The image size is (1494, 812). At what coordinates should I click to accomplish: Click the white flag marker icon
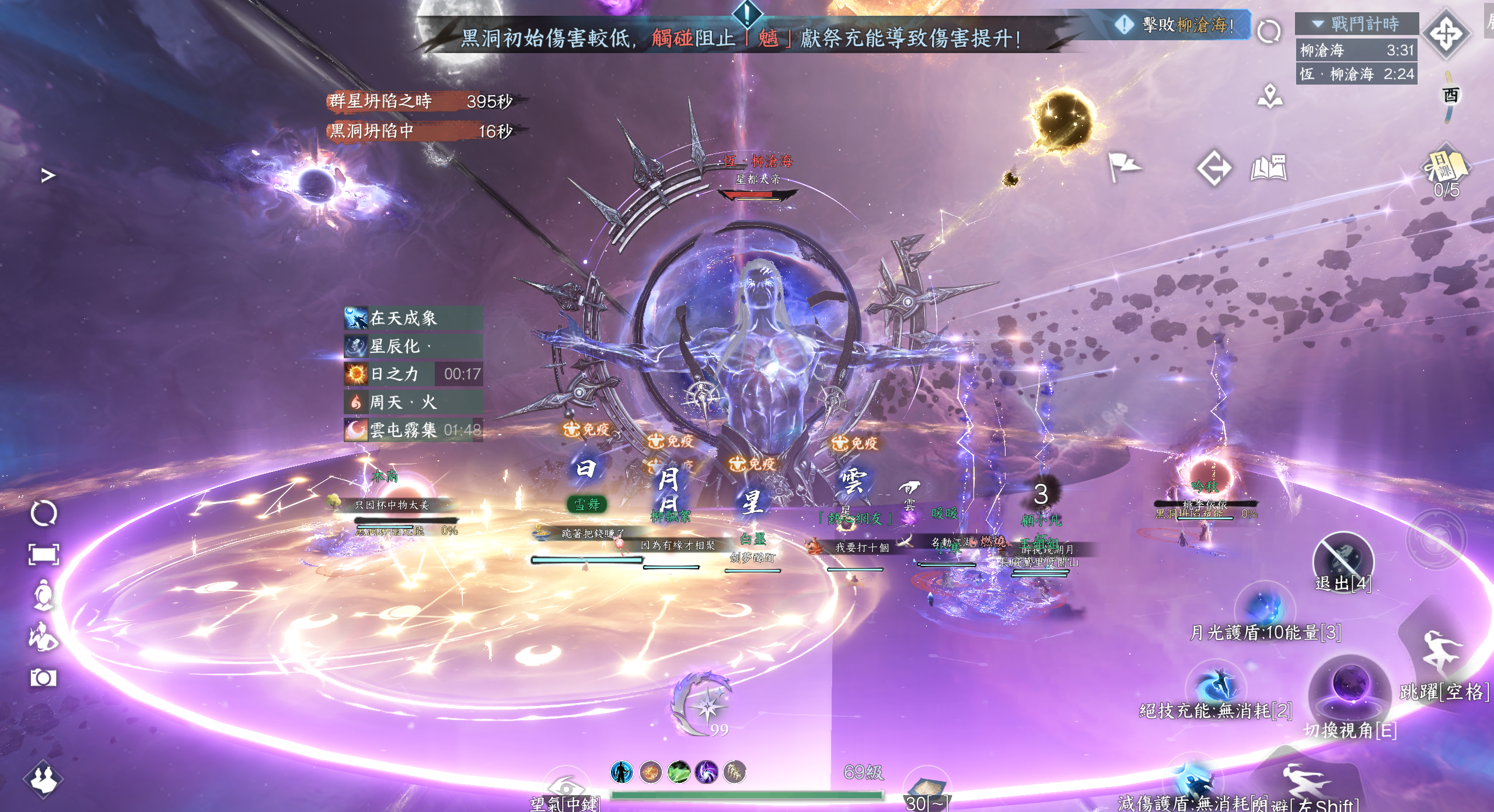click(1124, 167)
